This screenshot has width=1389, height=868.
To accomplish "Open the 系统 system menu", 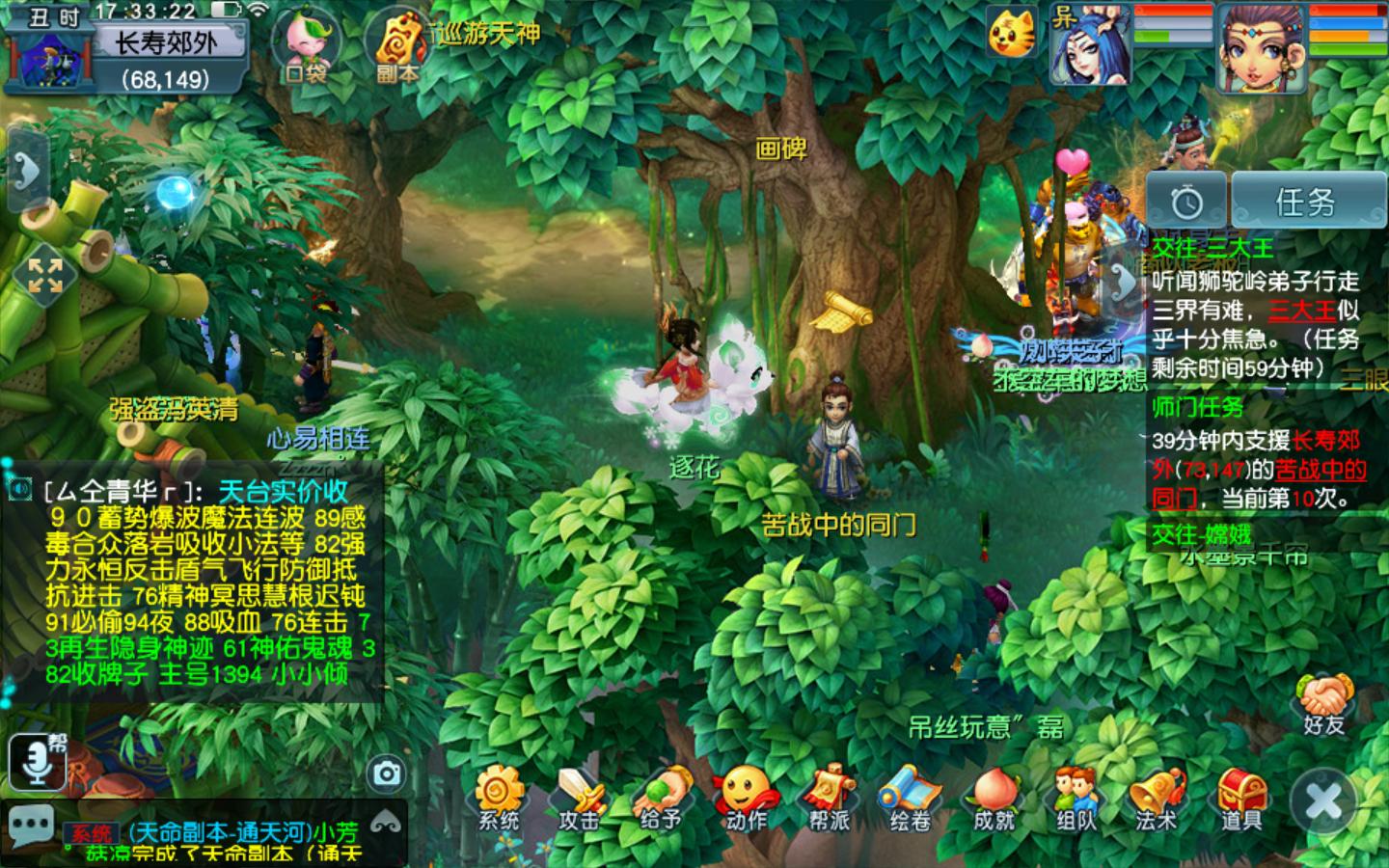I will coord(499,798).
